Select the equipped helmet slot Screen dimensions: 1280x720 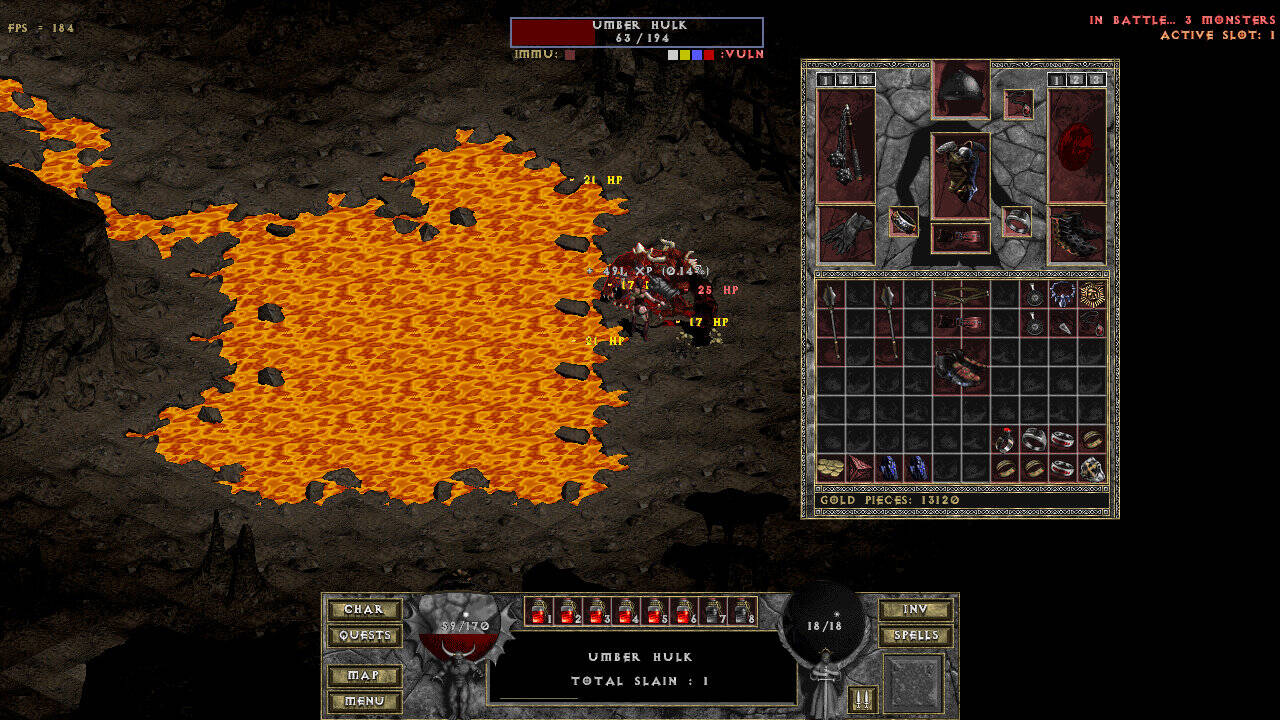tap(961, 90)
